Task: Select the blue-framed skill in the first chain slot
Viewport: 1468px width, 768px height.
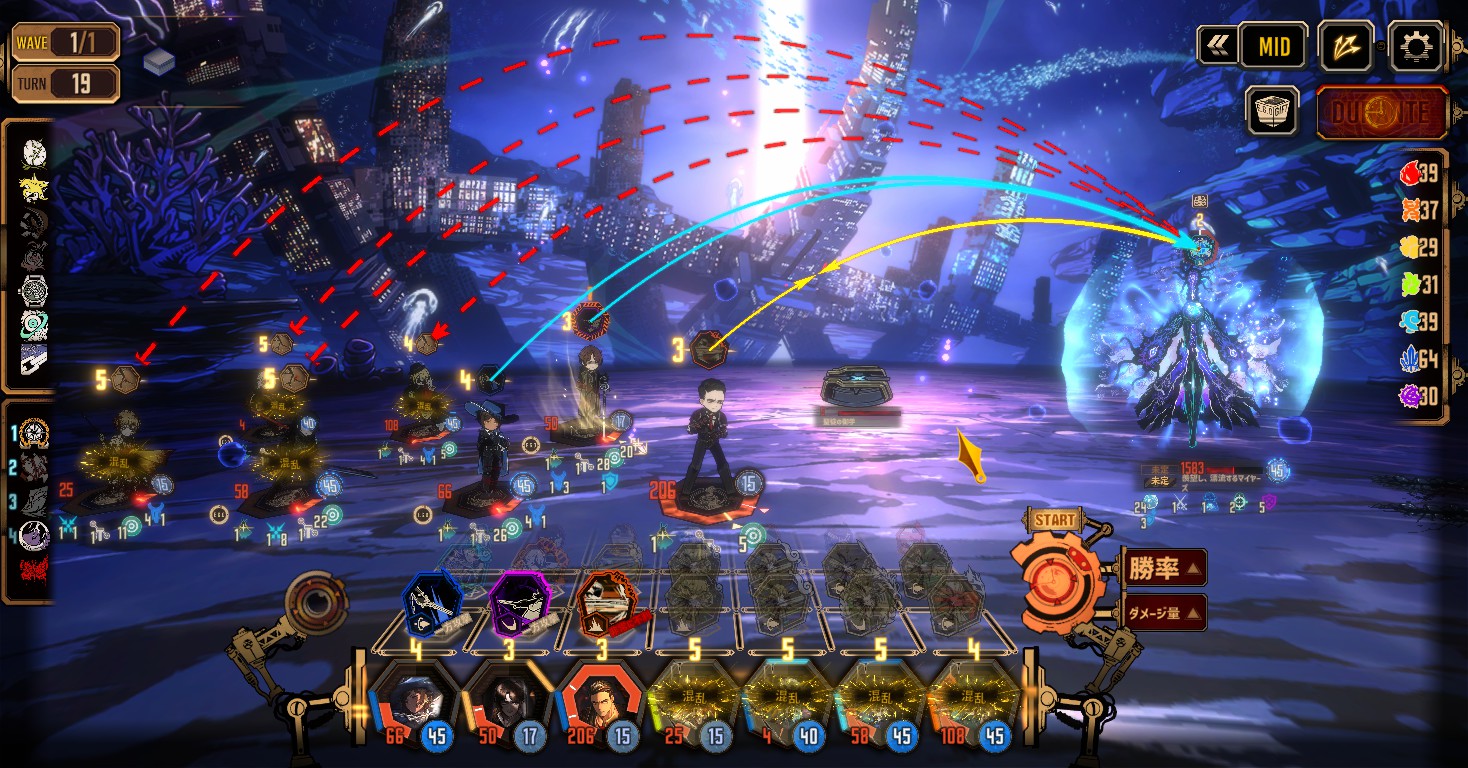Action: [x=431, y=604]
